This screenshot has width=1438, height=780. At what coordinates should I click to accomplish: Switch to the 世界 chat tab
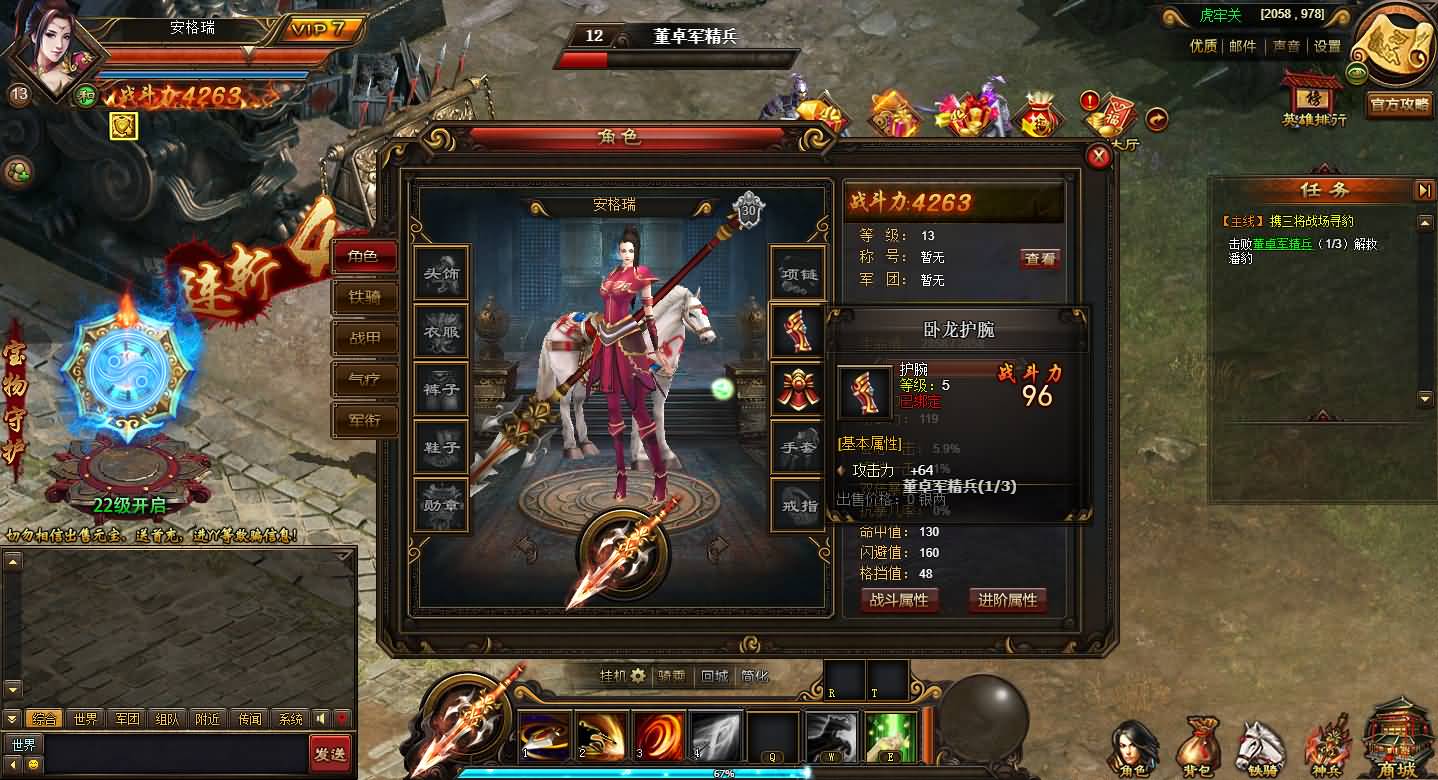pyautogui.click(x=86, y=718)
